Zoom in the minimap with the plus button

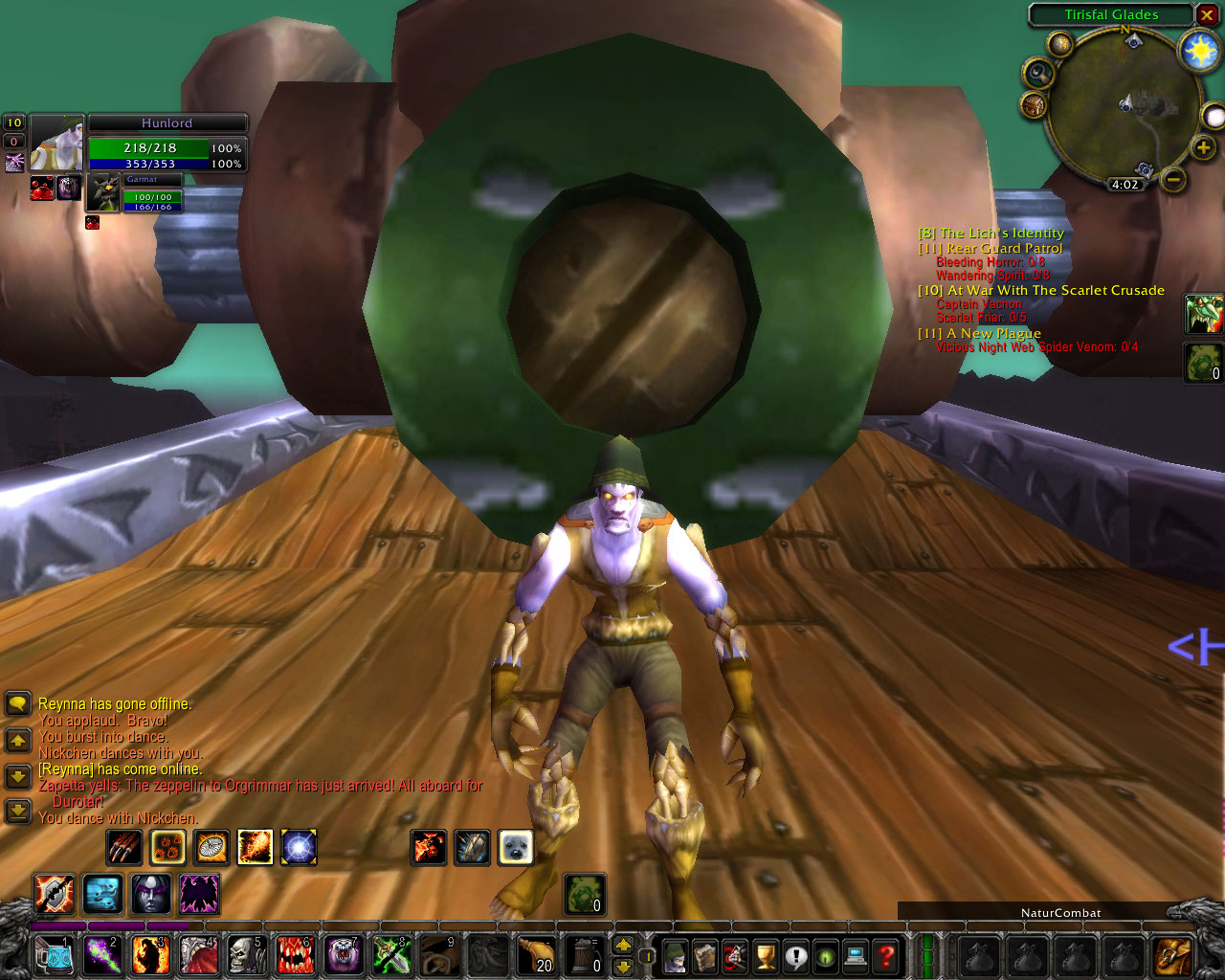click(x=1203, y=147)
